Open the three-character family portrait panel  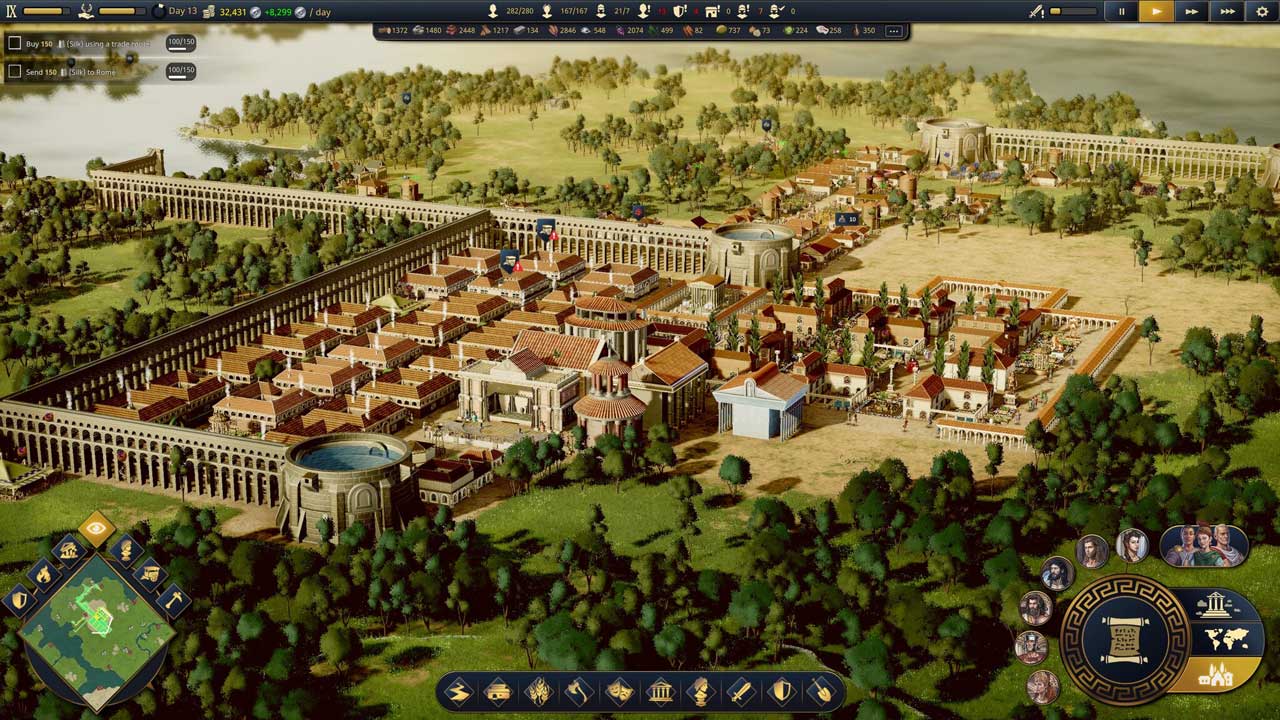tap(1203, 546)
